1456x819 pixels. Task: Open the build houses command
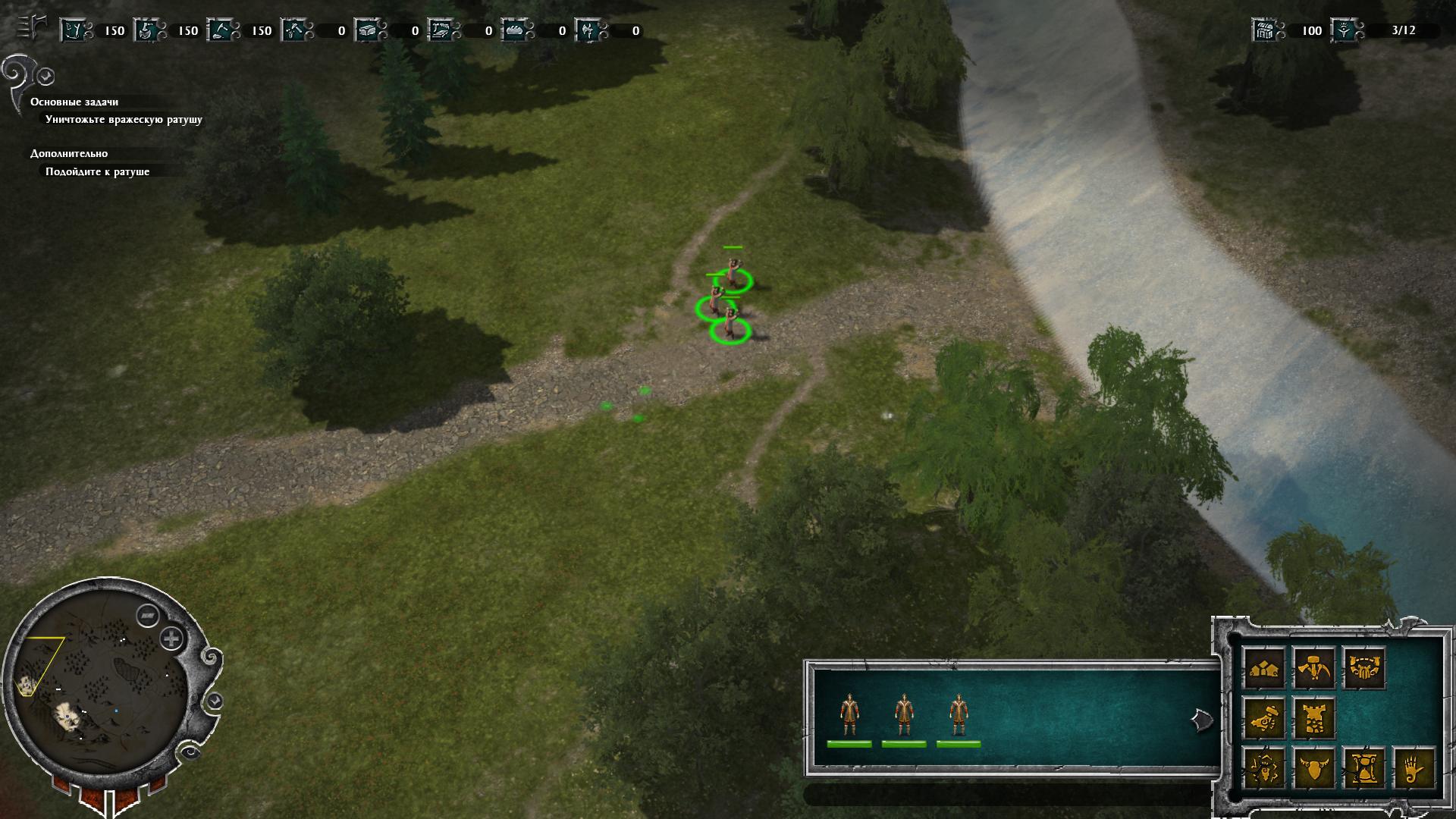click(1265, 668)
